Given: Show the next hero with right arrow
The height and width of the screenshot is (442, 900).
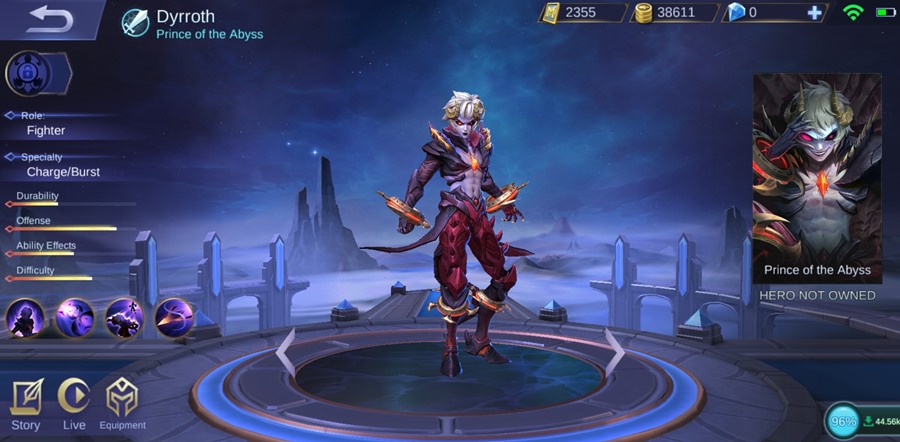Looking at the screenshot, I should pos(614,351).
